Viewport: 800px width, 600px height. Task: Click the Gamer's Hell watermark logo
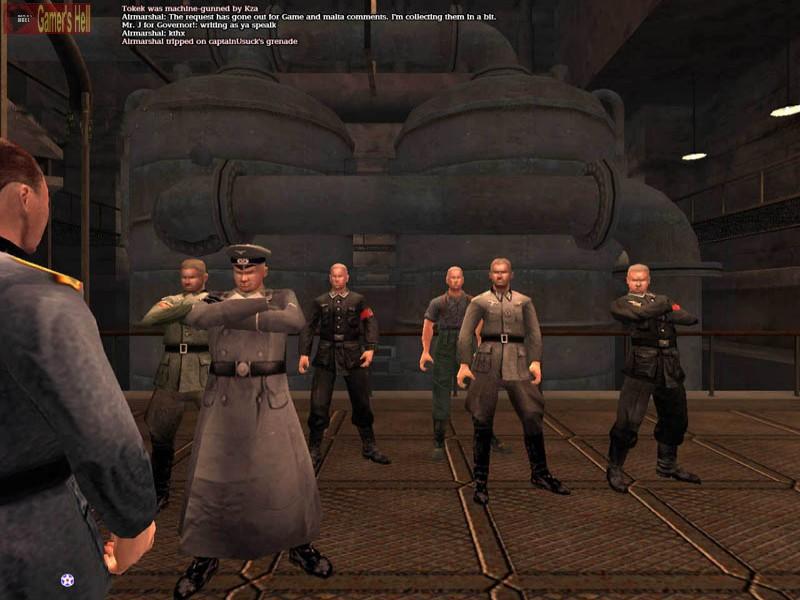[48, 17]
